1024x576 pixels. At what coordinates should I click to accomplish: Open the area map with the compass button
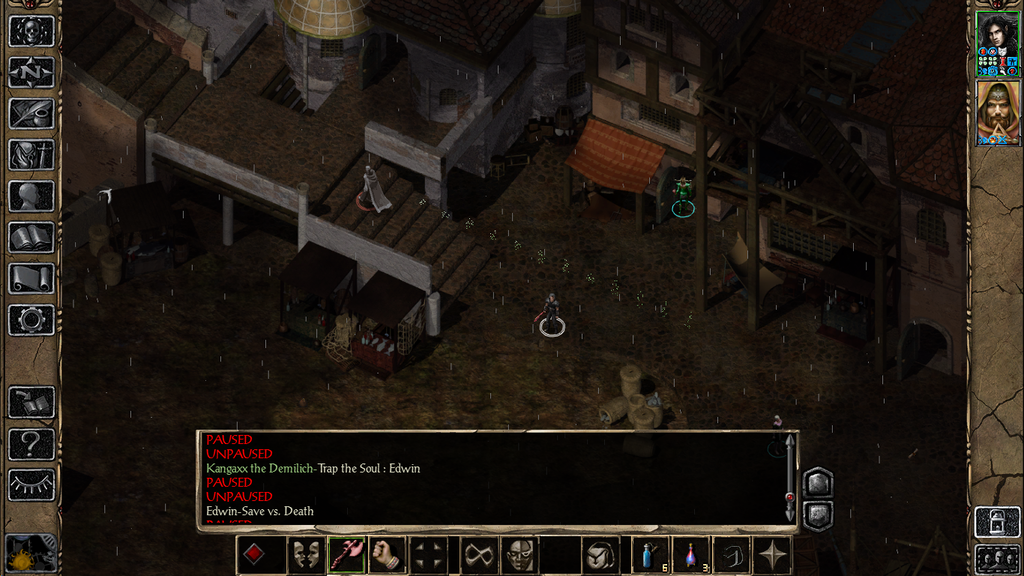[31, 72]
